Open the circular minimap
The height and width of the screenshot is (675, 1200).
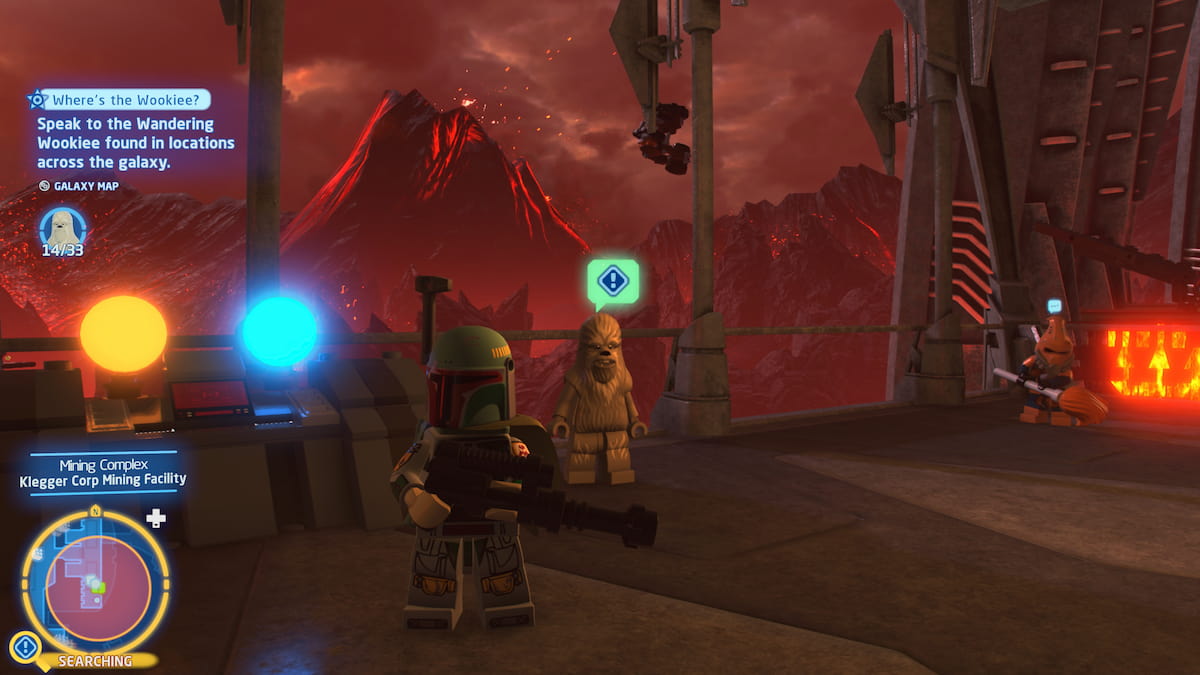[95, 582]
